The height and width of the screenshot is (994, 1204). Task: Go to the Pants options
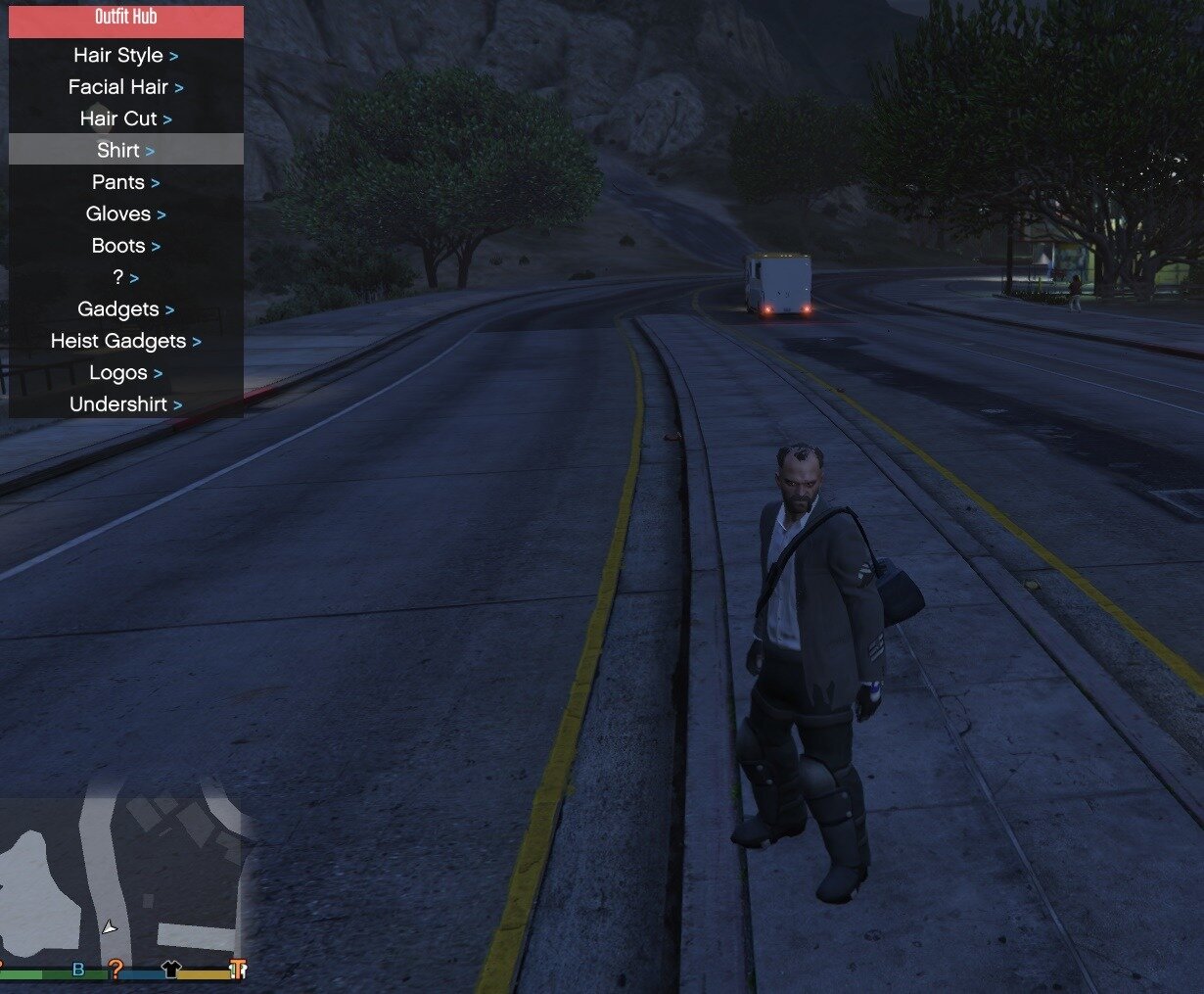pyautogui.click(x=125, y=182)
